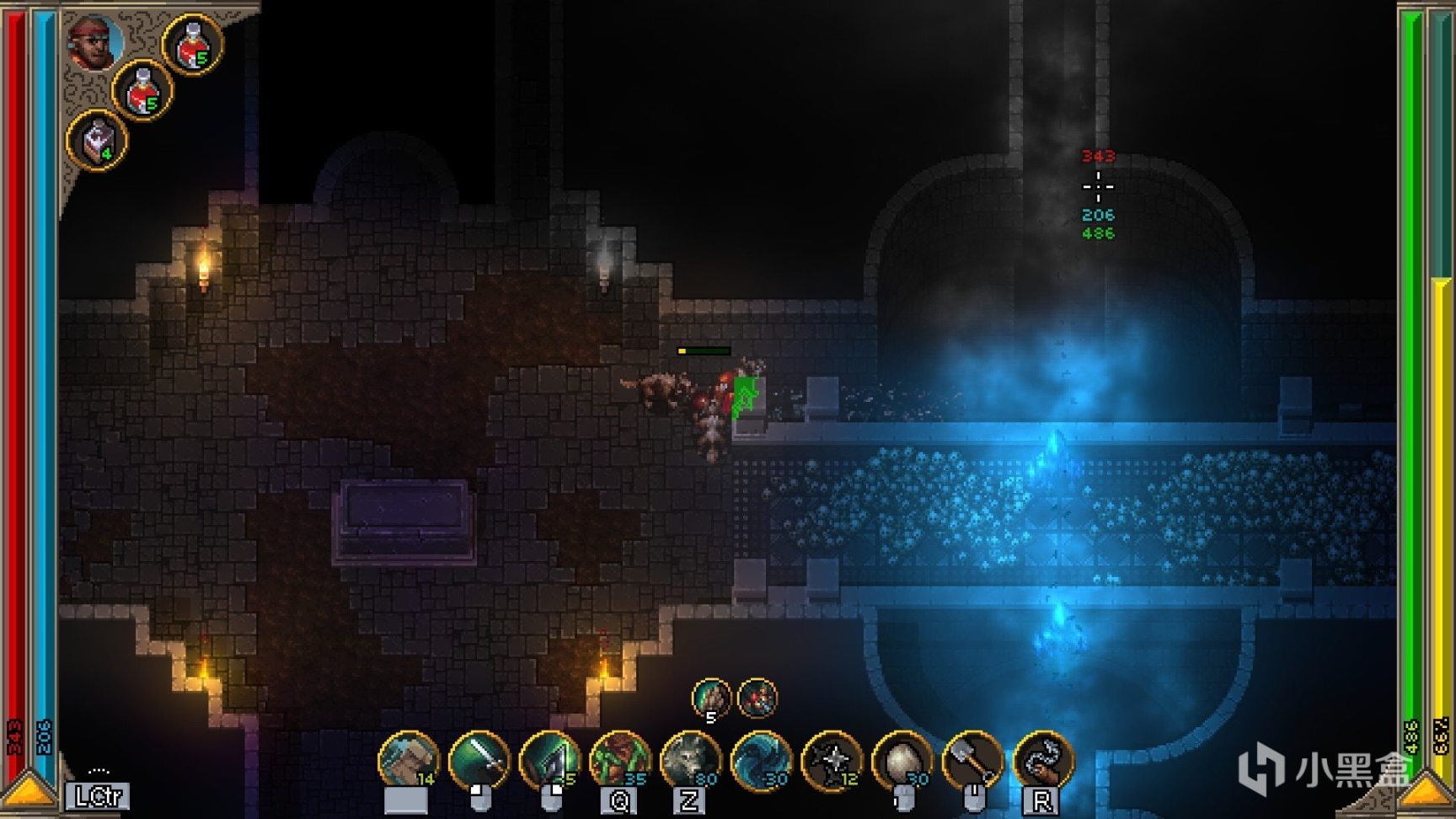Open the character portrait with red bandana
This screenshot has width=1456, height=819.
[x=94, y=41]
